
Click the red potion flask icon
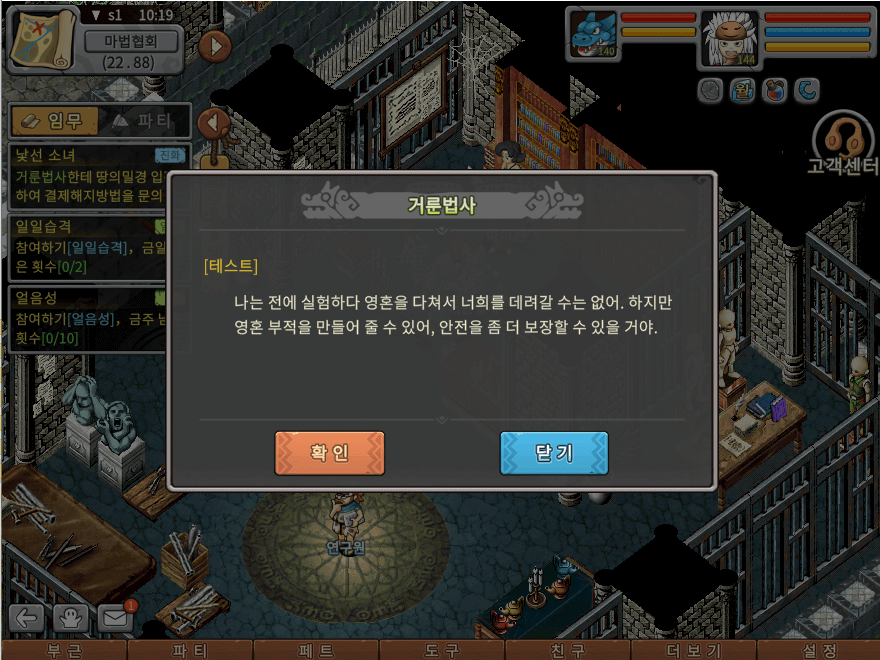tap(772, 91)
